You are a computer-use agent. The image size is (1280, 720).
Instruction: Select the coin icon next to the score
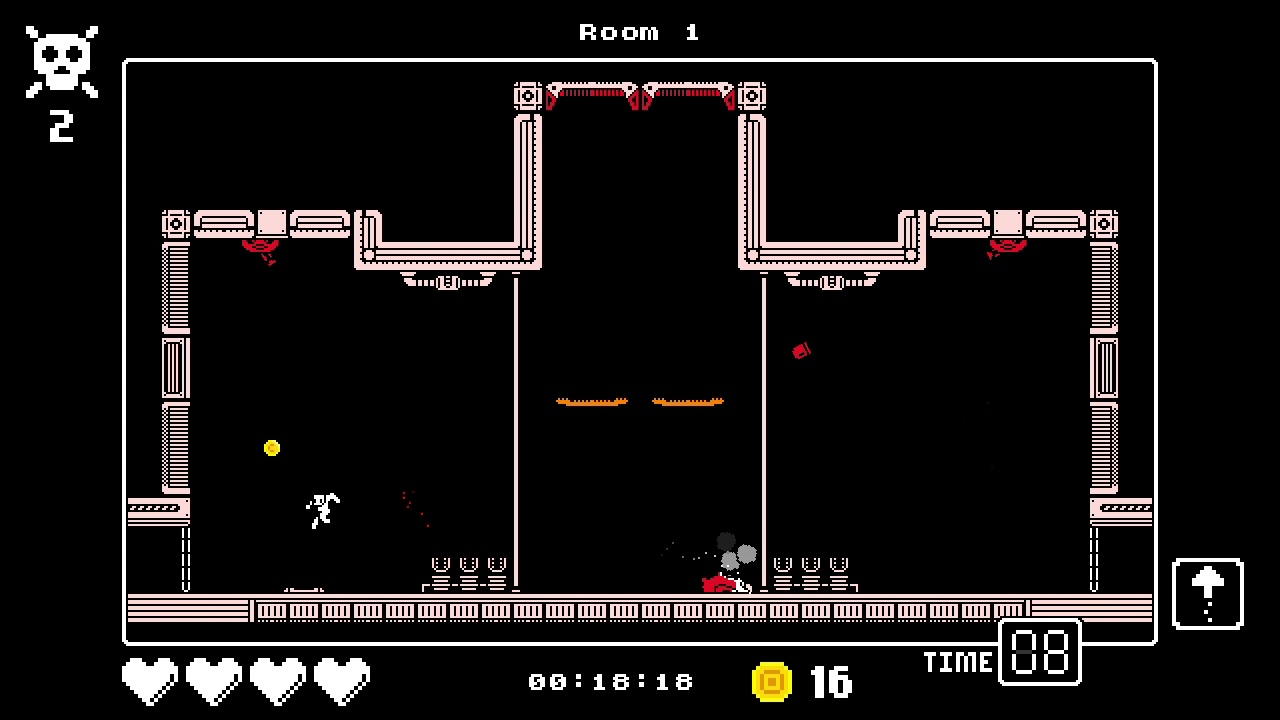771,681
